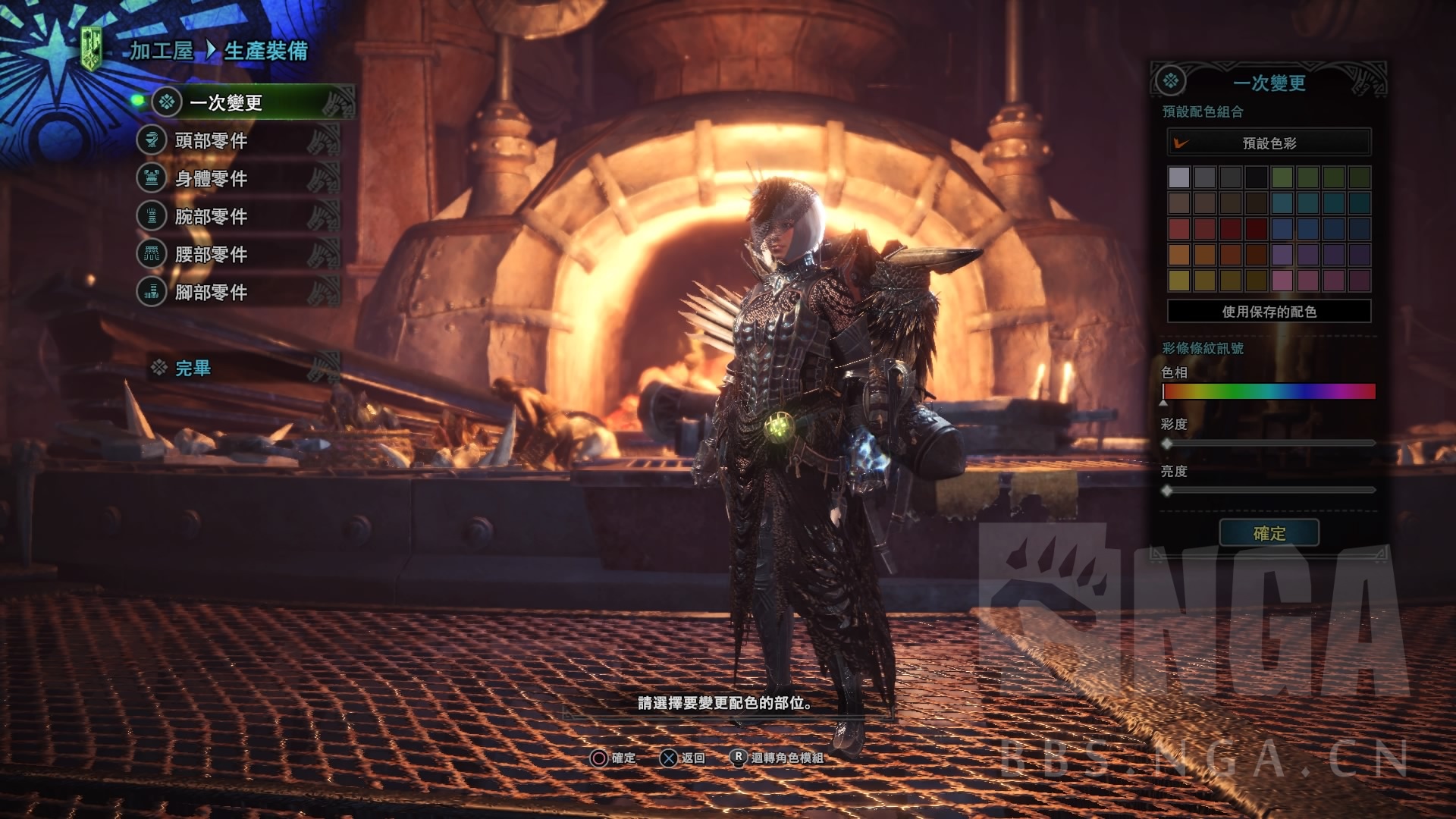
Task: Click 完畢 to finish color changes
Action: point(193,369)
